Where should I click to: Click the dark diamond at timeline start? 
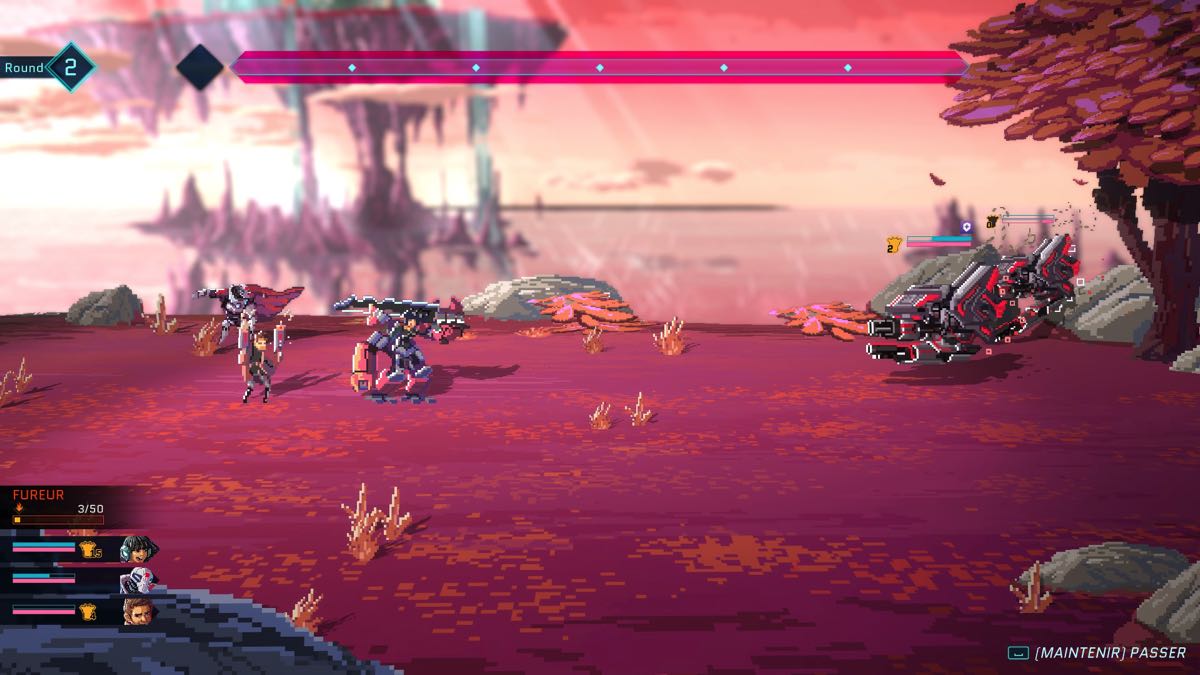(199, 67)
